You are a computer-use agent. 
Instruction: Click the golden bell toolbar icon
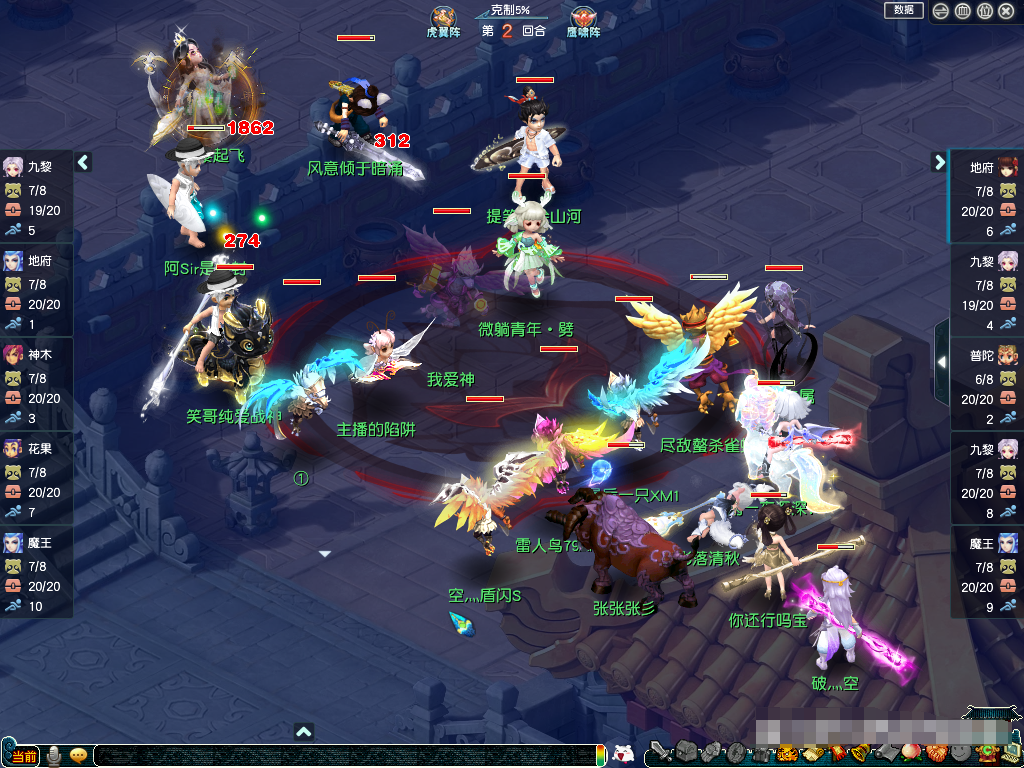[x=862, y=752]
